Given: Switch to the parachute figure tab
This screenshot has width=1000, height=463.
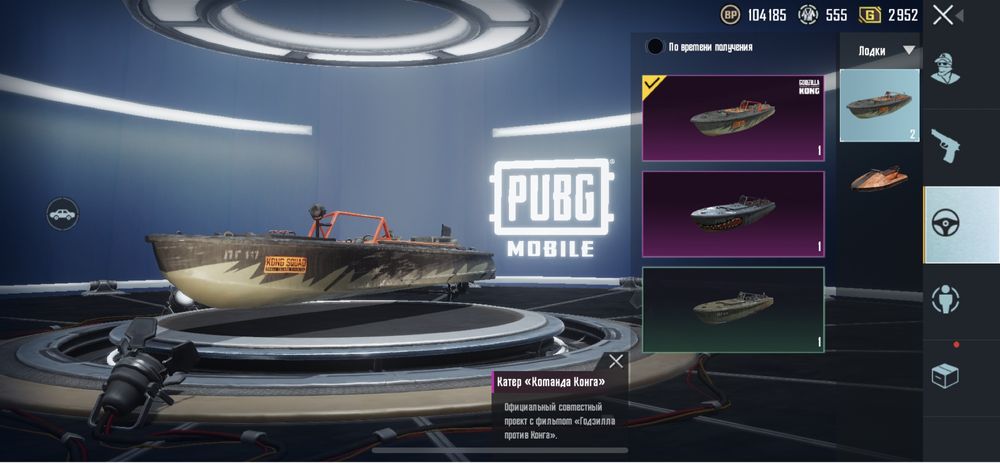Looking at the screenshot, I should coord(945,299).
